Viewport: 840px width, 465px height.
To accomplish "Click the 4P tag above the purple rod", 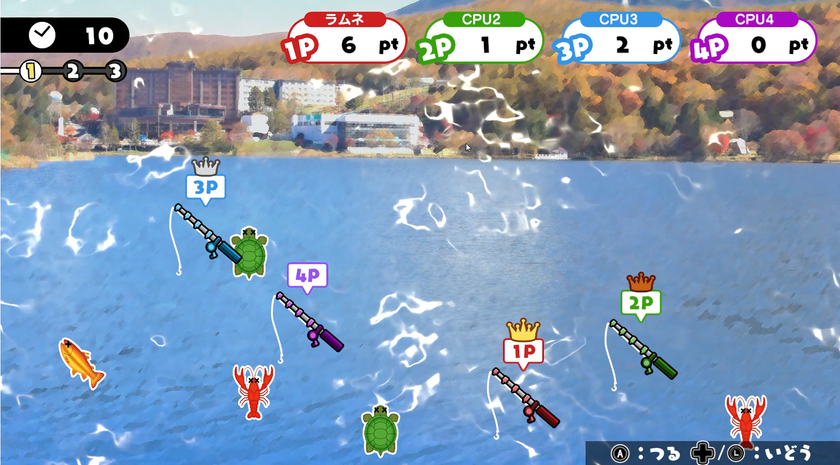I will [307, 274].
